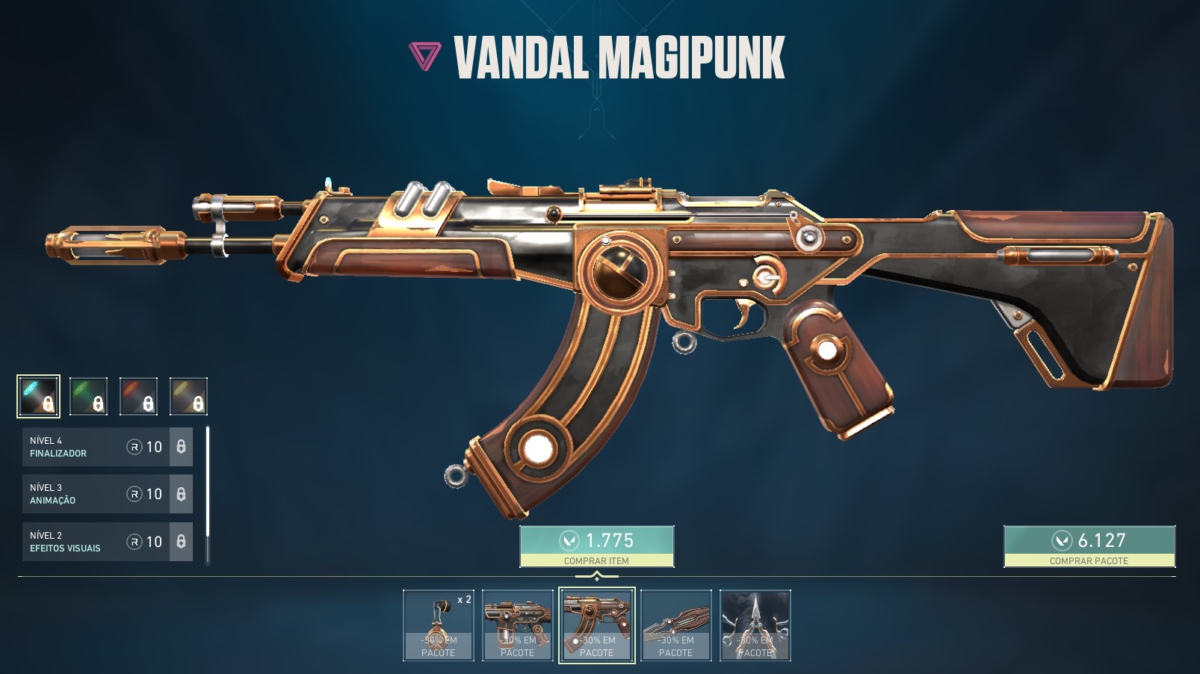
Task: Pick the red-orange variant swatch
Action: 138,396
